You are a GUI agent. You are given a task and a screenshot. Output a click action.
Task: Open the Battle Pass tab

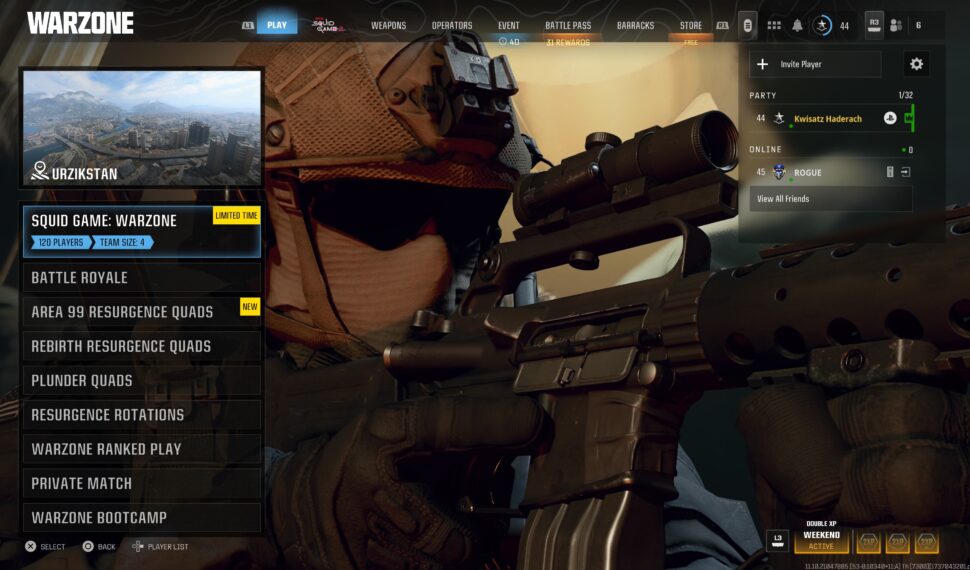pyautogui.click(x=568, y=25)
